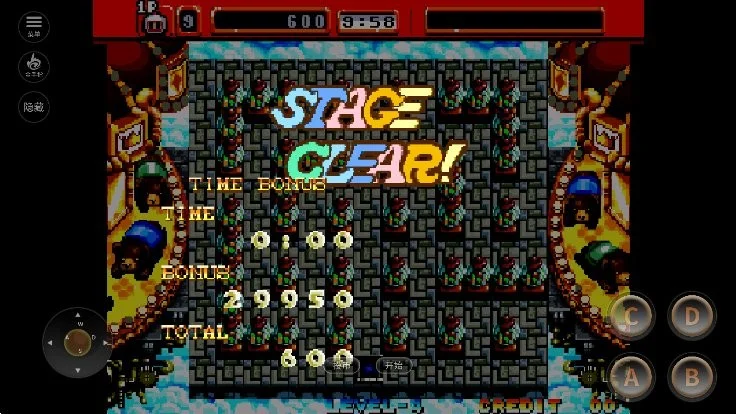Tap the B action button
Screen dimensions: 736x414
pos(691,377)
